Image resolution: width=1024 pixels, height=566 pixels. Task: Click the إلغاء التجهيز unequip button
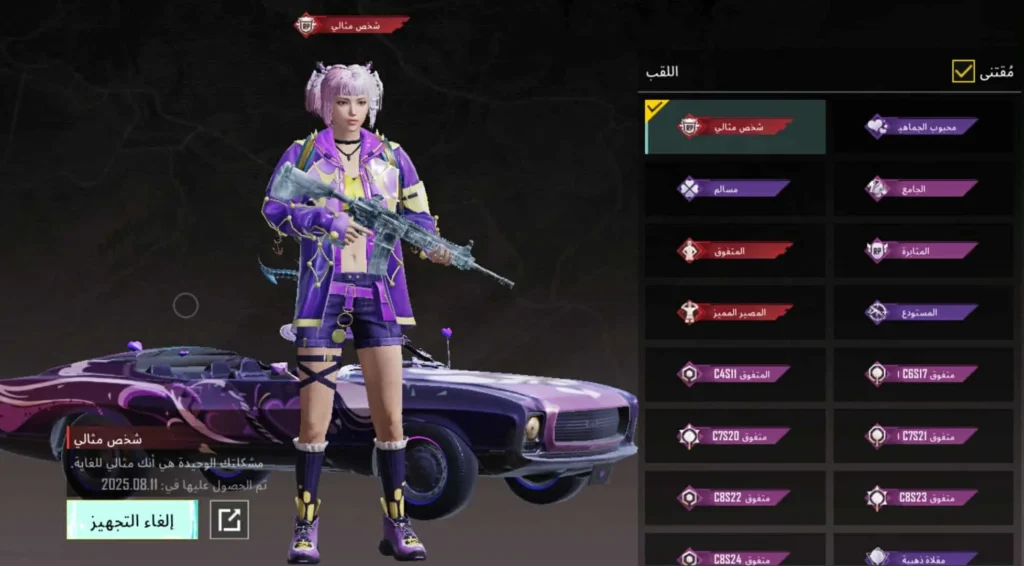click(x=132, y=520)
